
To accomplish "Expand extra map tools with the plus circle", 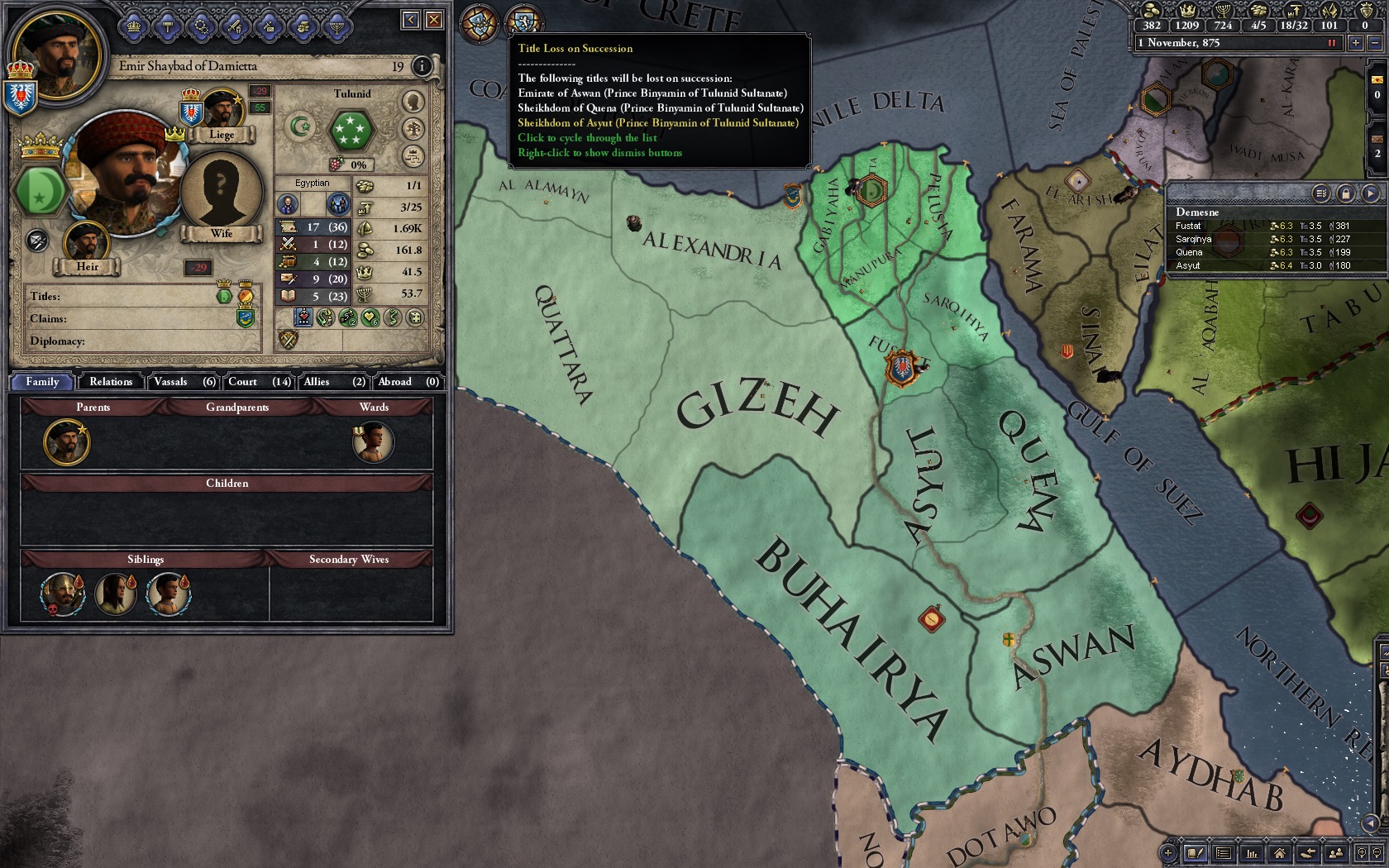I will coord(1168,852).
